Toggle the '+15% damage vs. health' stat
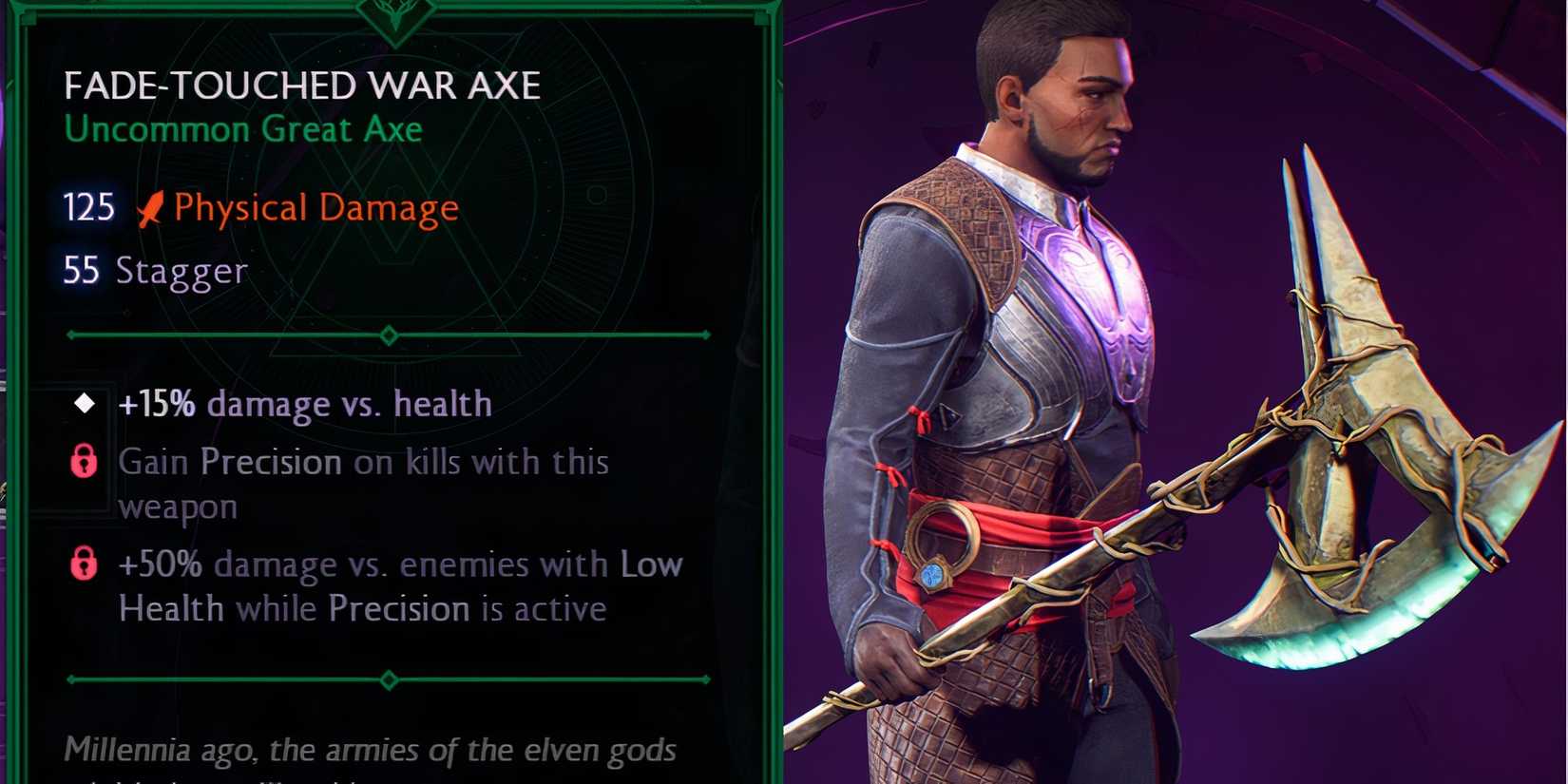 (304, 403)
